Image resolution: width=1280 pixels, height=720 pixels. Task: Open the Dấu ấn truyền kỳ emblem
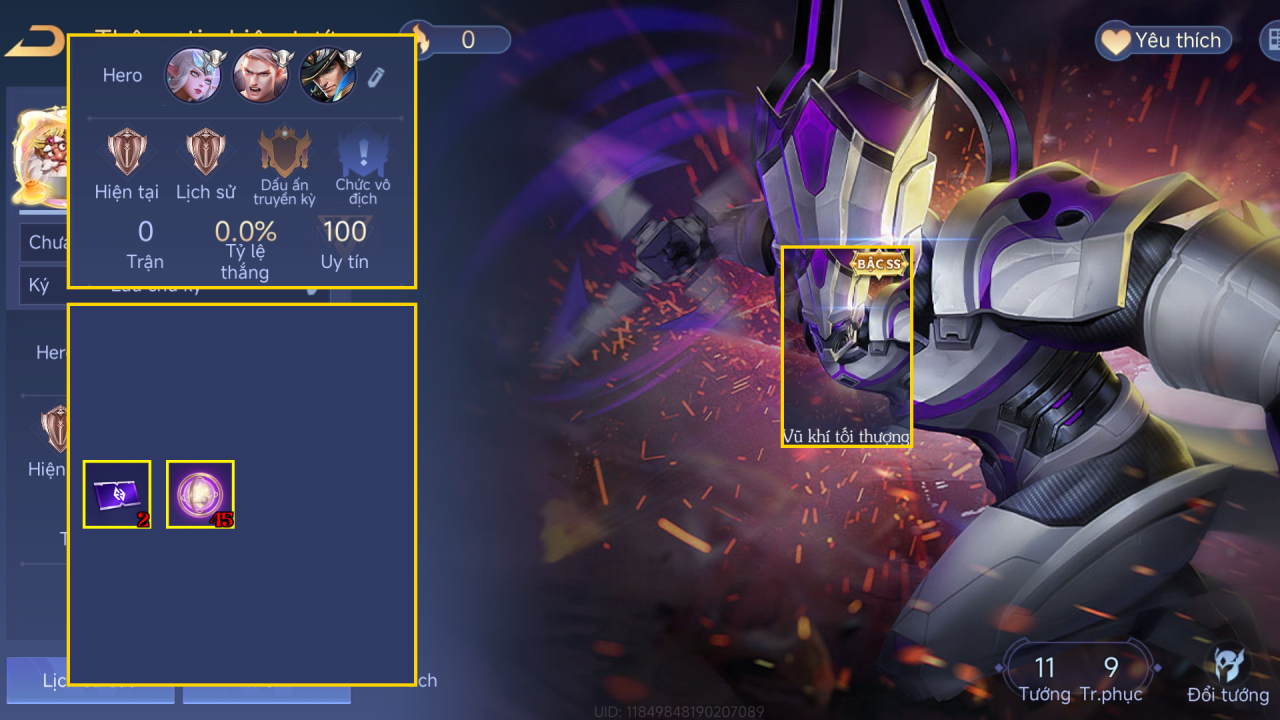(x=284, y=153)
